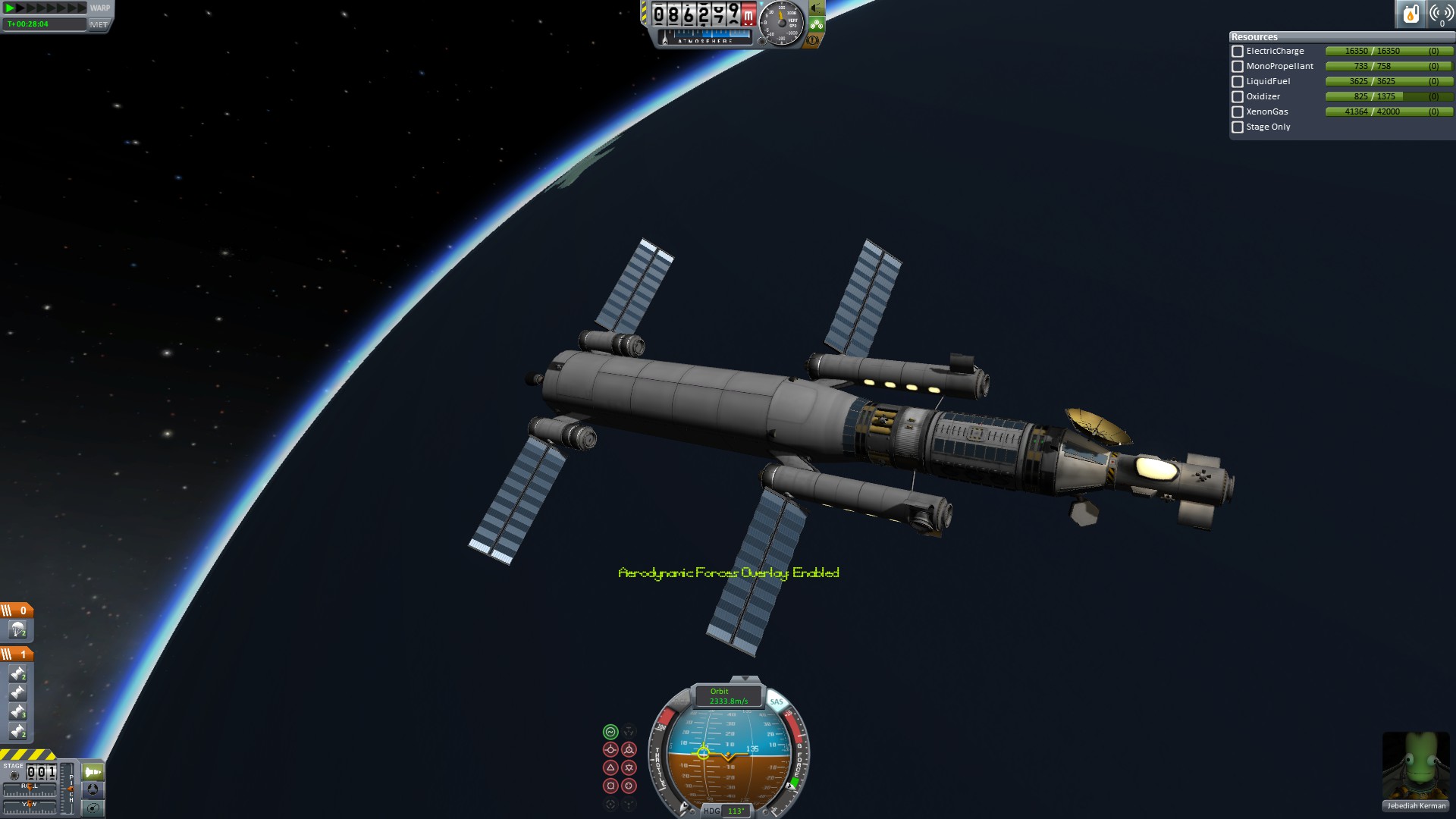Image resolution: width=1456 pixels, height=819 pixels.
Task: Switch to staging mode with rocket icon
Action: [93, 772]
